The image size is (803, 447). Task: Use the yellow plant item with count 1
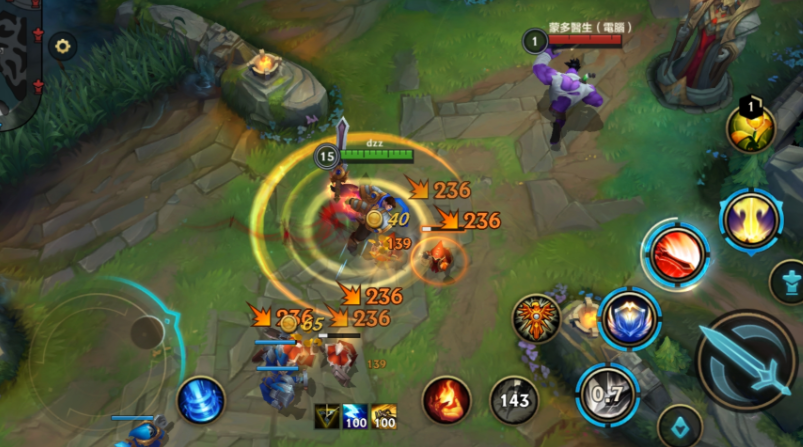click(x=750, y=128)
